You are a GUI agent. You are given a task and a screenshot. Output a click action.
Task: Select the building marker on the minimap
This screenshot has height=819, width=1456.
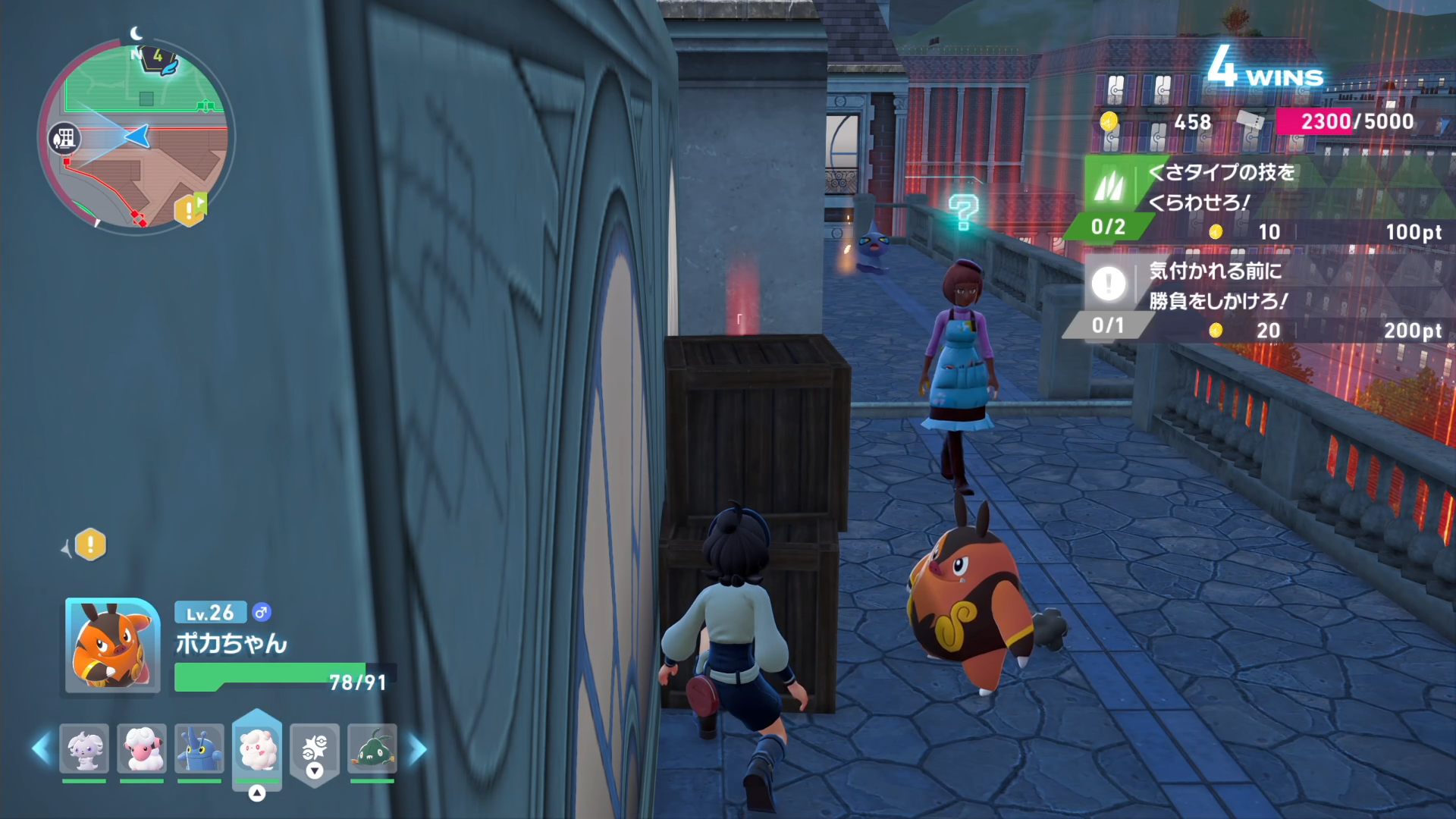[64, 138]
